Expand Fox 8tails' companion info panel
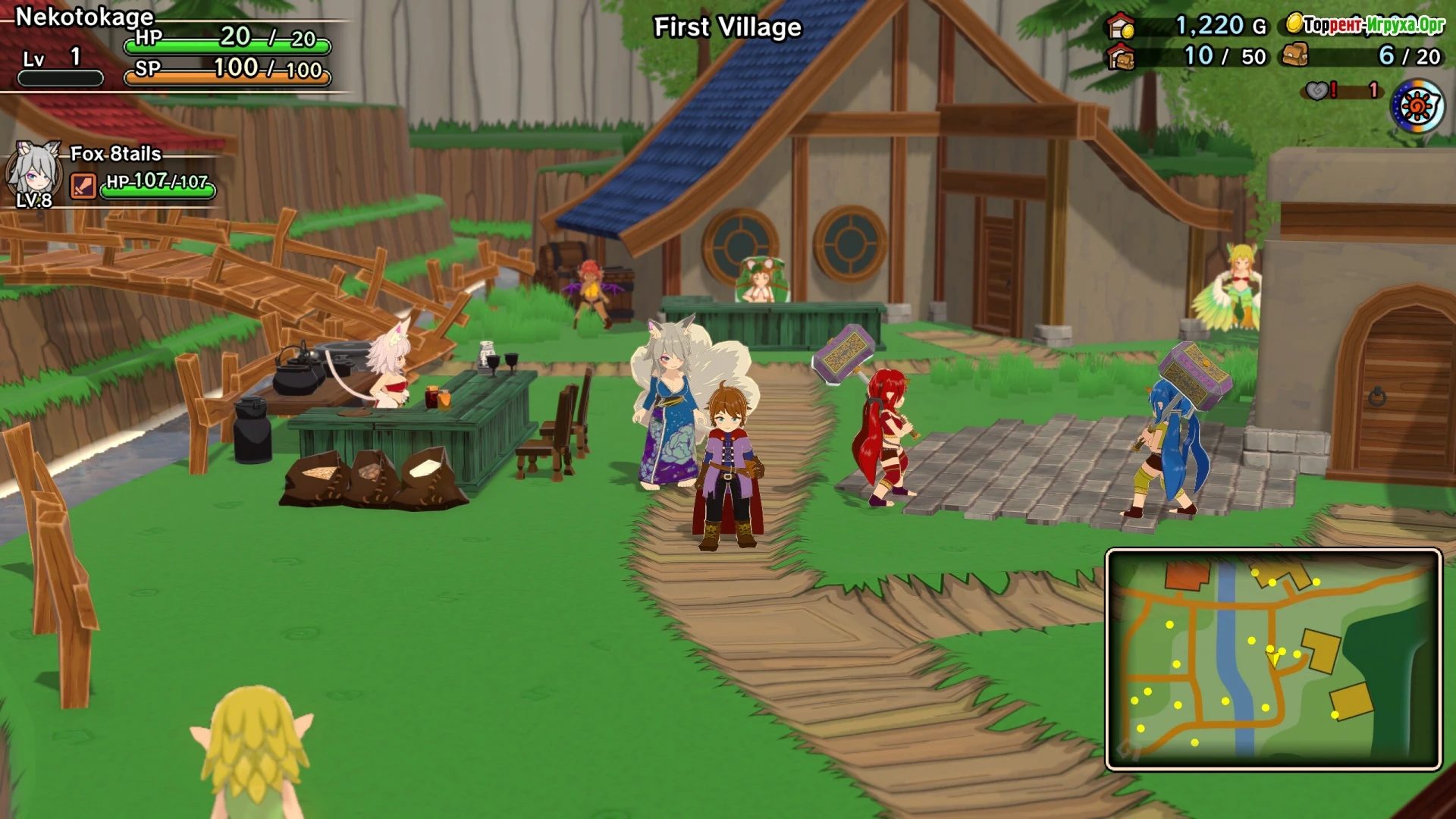The image size is (1456, 819). 114,174
